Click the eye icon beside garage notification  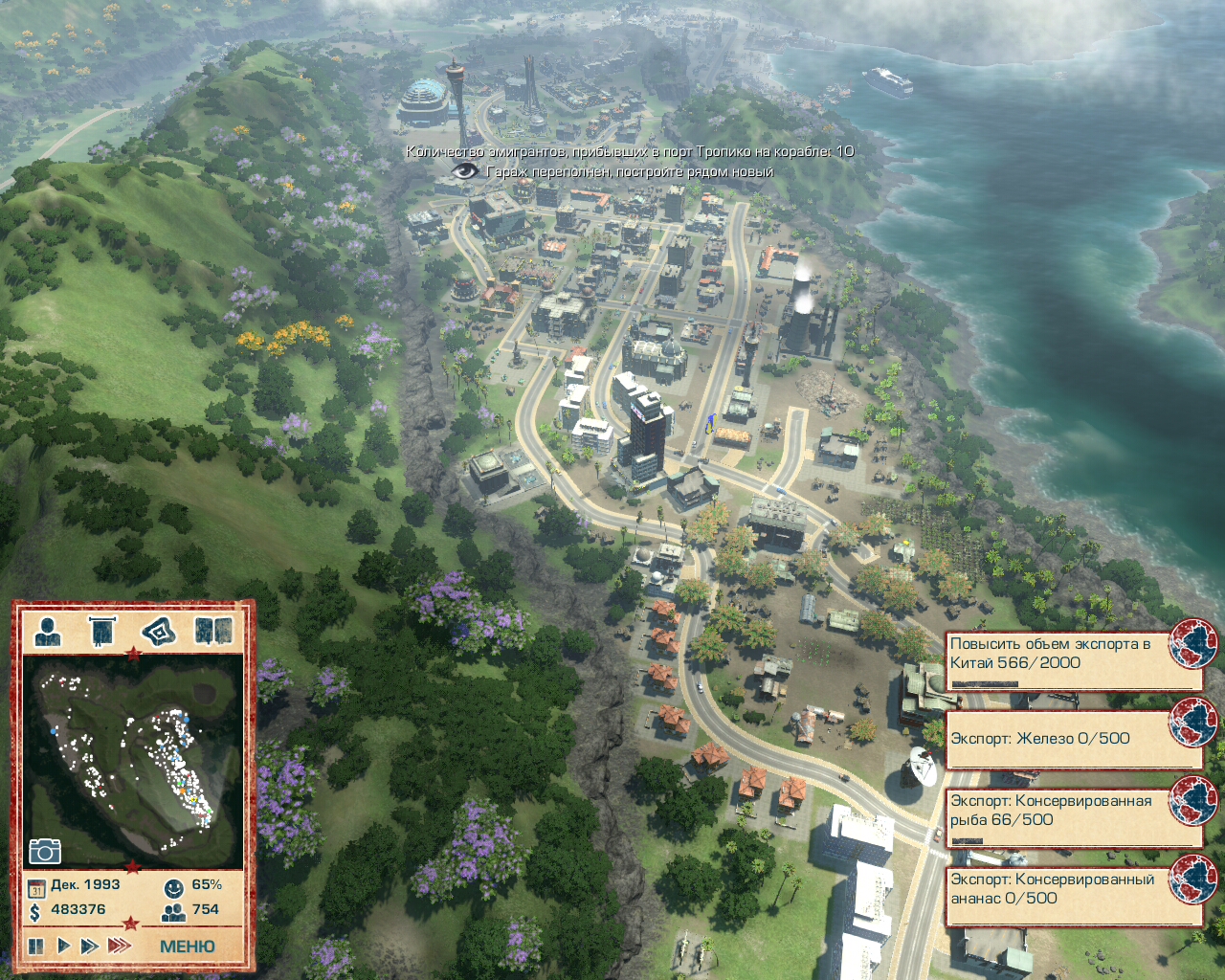pyautogui.click(x=465, y=171)
